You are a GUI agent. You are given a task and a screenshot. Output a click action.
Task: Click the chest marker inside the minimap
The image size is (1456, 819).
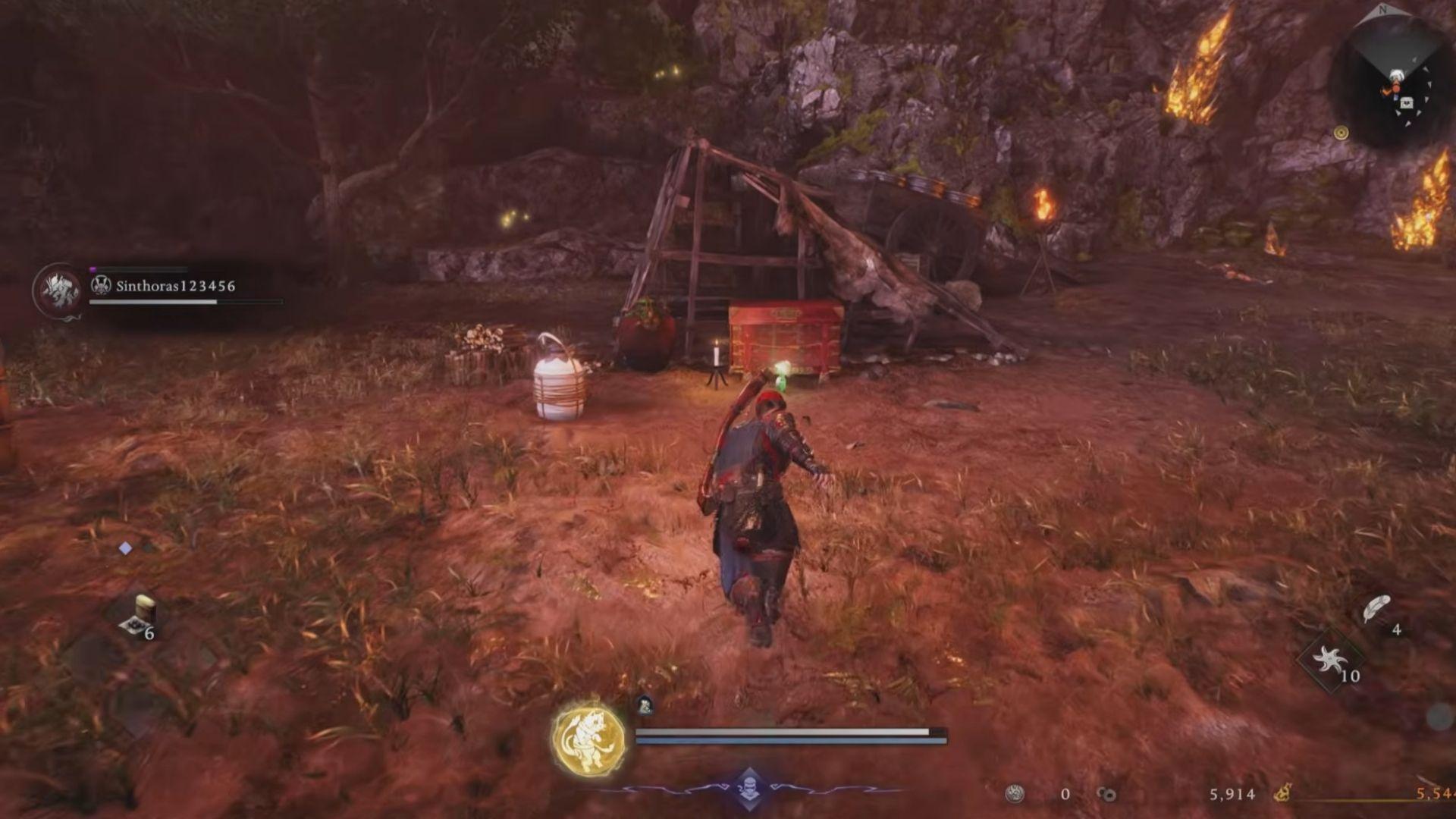coord(1407,102)
